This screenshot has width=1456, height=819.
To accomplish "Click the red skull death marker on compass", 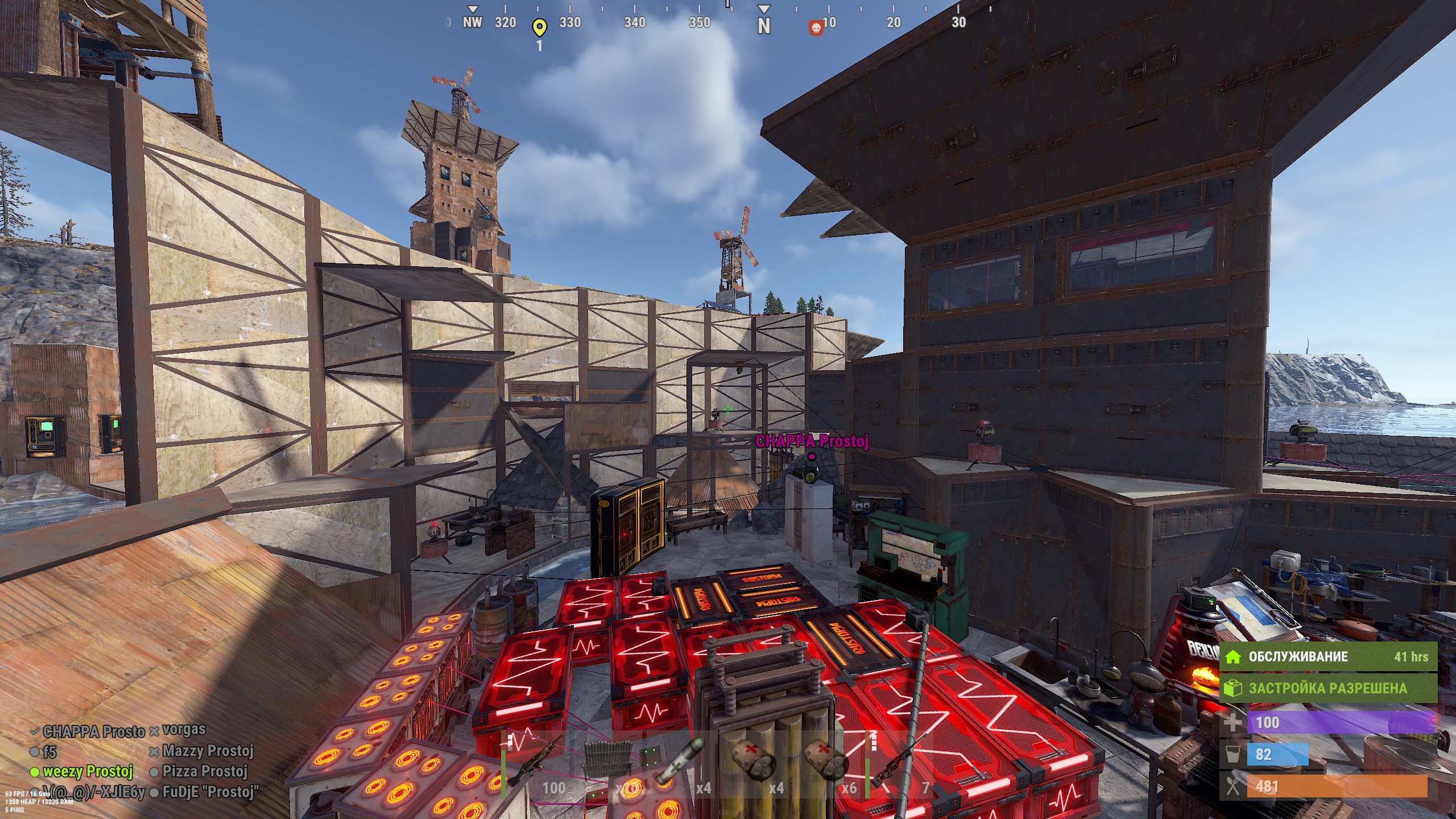I will pos(816,28).
